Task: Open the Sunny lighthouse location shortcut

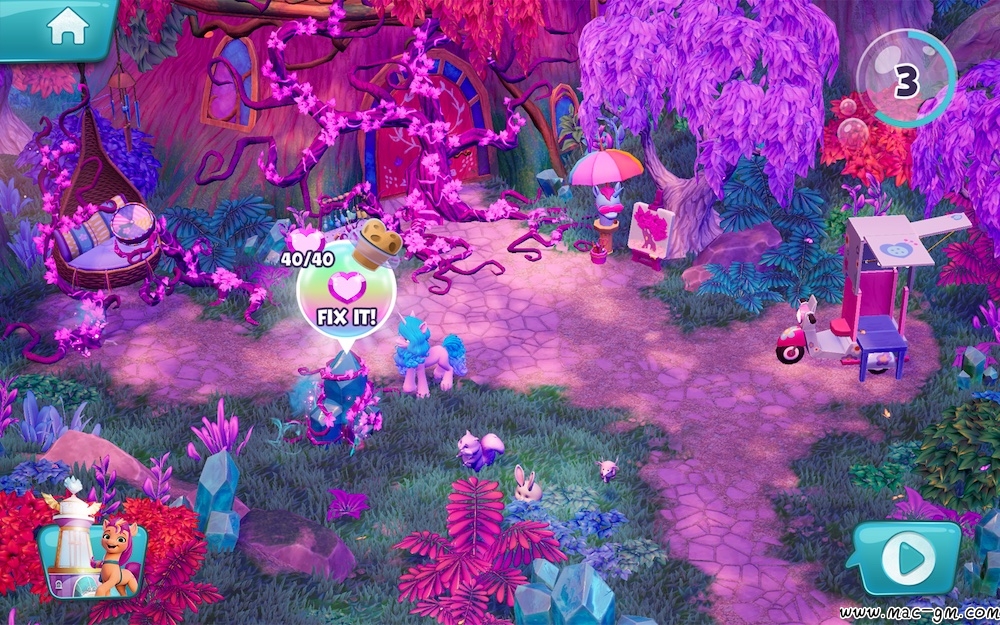Action: 91,547
